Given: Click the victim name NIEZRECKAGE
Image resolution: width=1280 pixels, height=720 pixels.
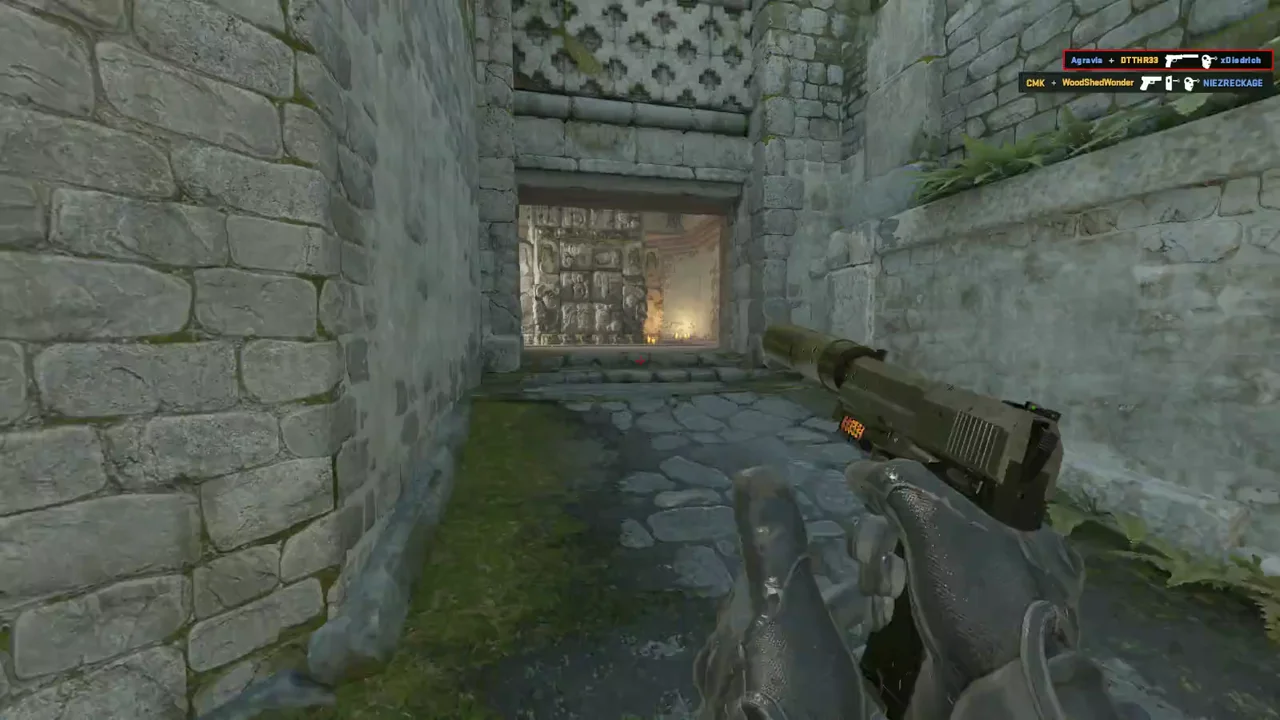Looking at the screenshot, I should click(x=1232, y=82).
